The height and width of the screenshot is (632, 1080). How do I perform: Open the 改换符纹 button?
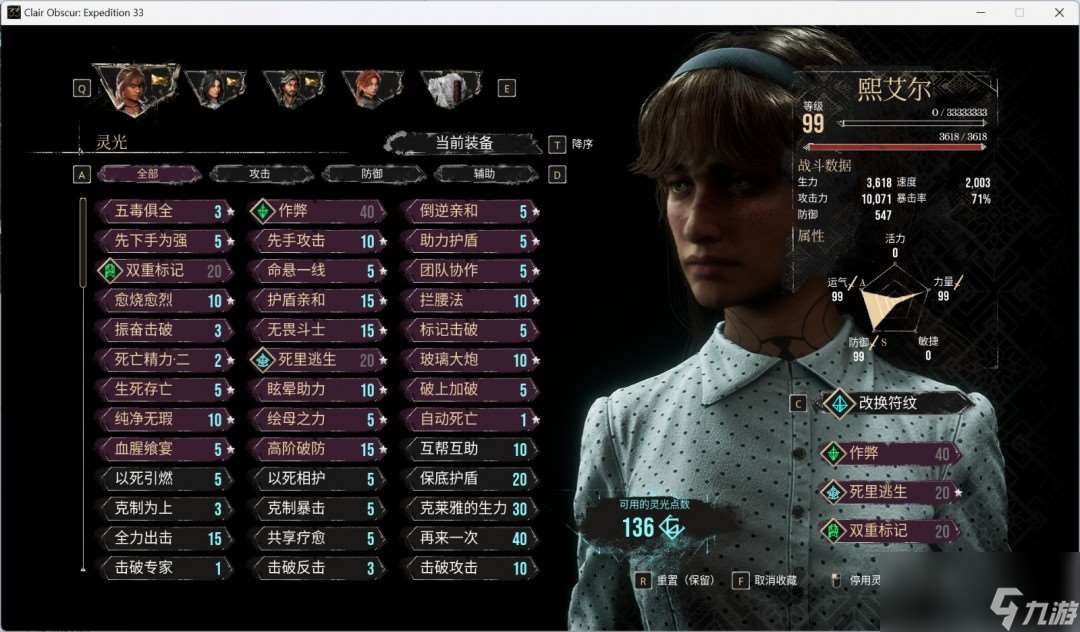point(893,403)
